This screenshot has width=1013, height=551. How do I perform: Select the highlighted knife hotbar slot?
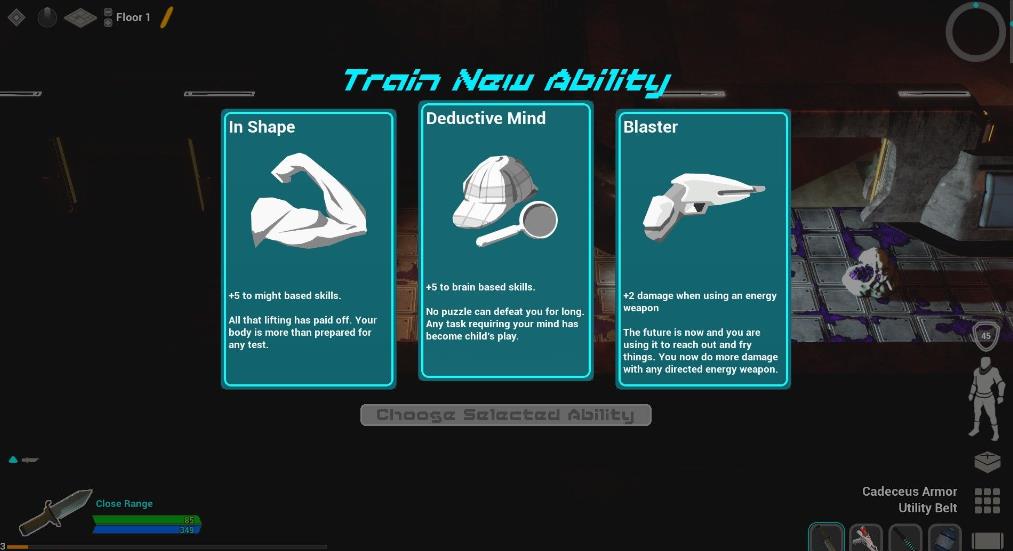[x=826, y=538]
